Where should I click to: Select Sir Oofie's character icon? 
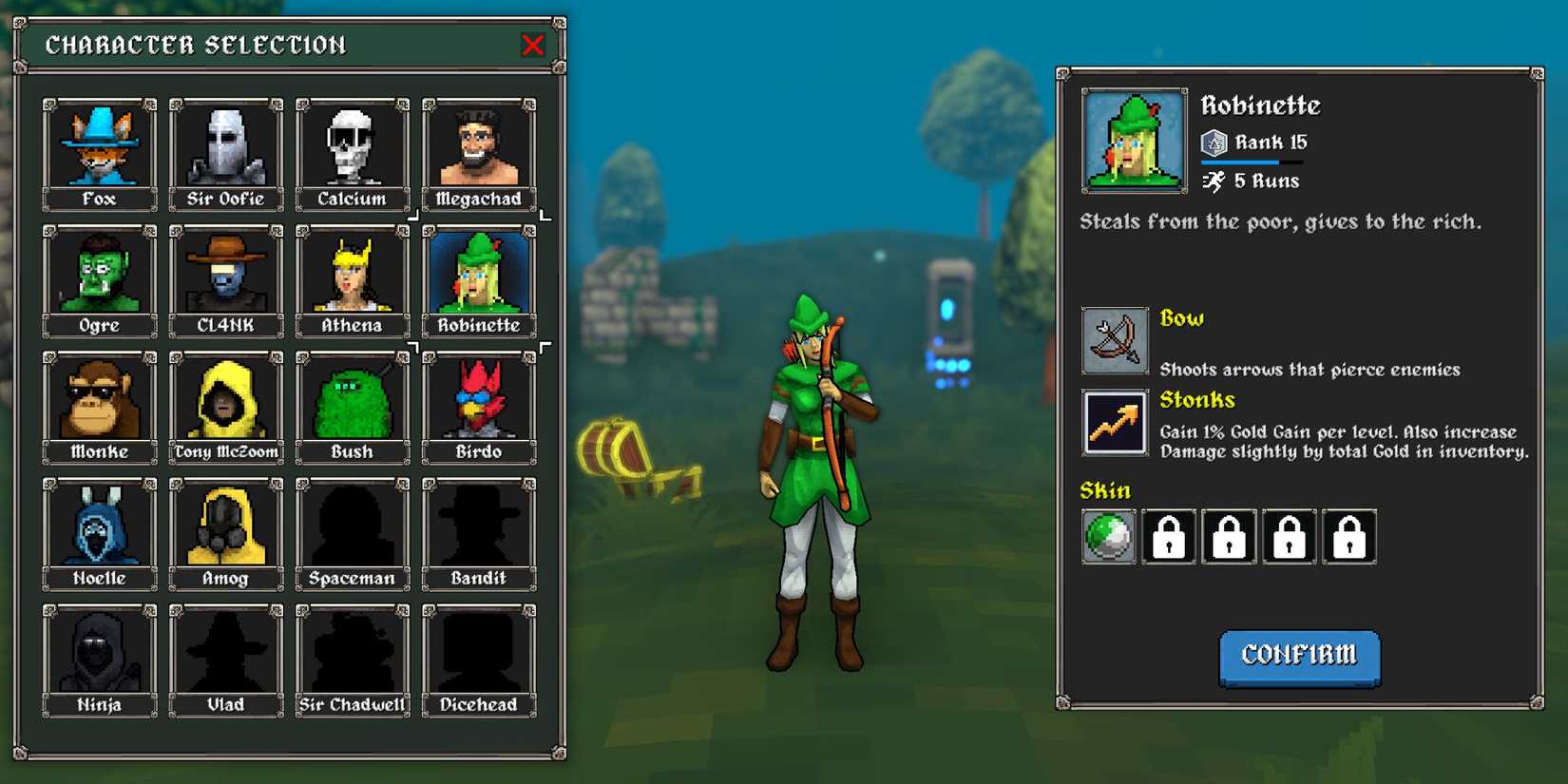225,147
